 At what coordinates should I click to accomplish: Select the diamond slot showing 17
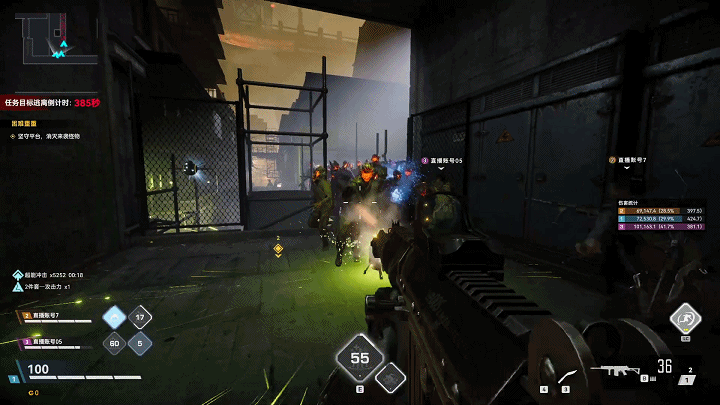[x=141, y=318]
